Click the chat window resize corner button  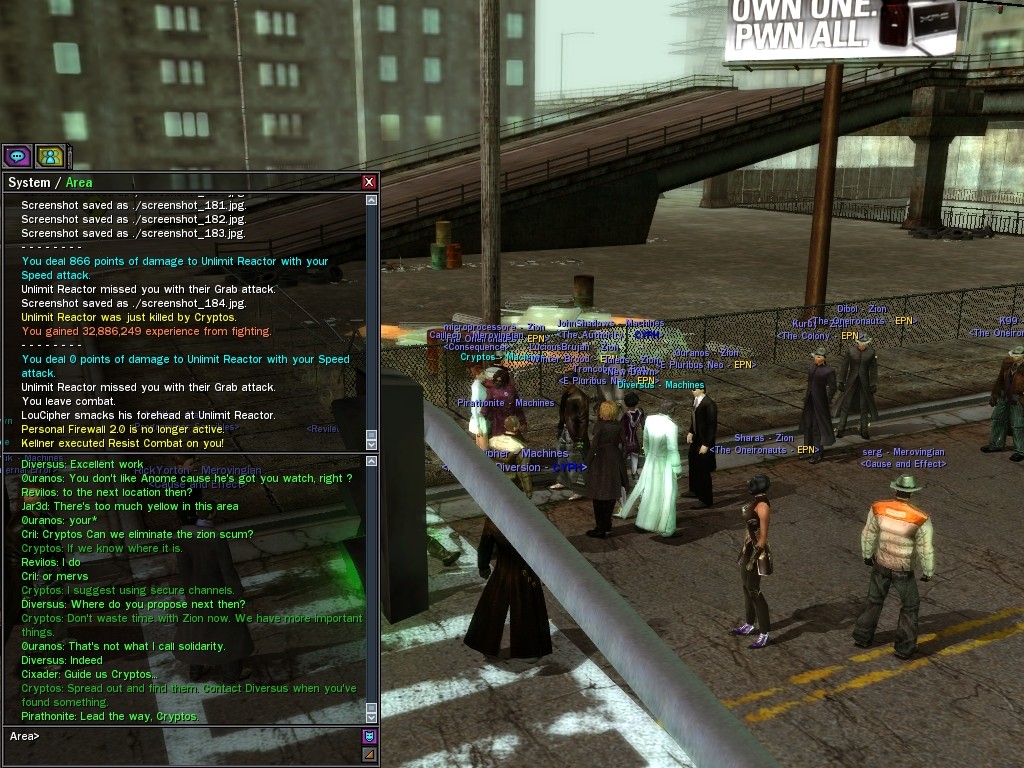pyautogui.click(x=369, y=754)
